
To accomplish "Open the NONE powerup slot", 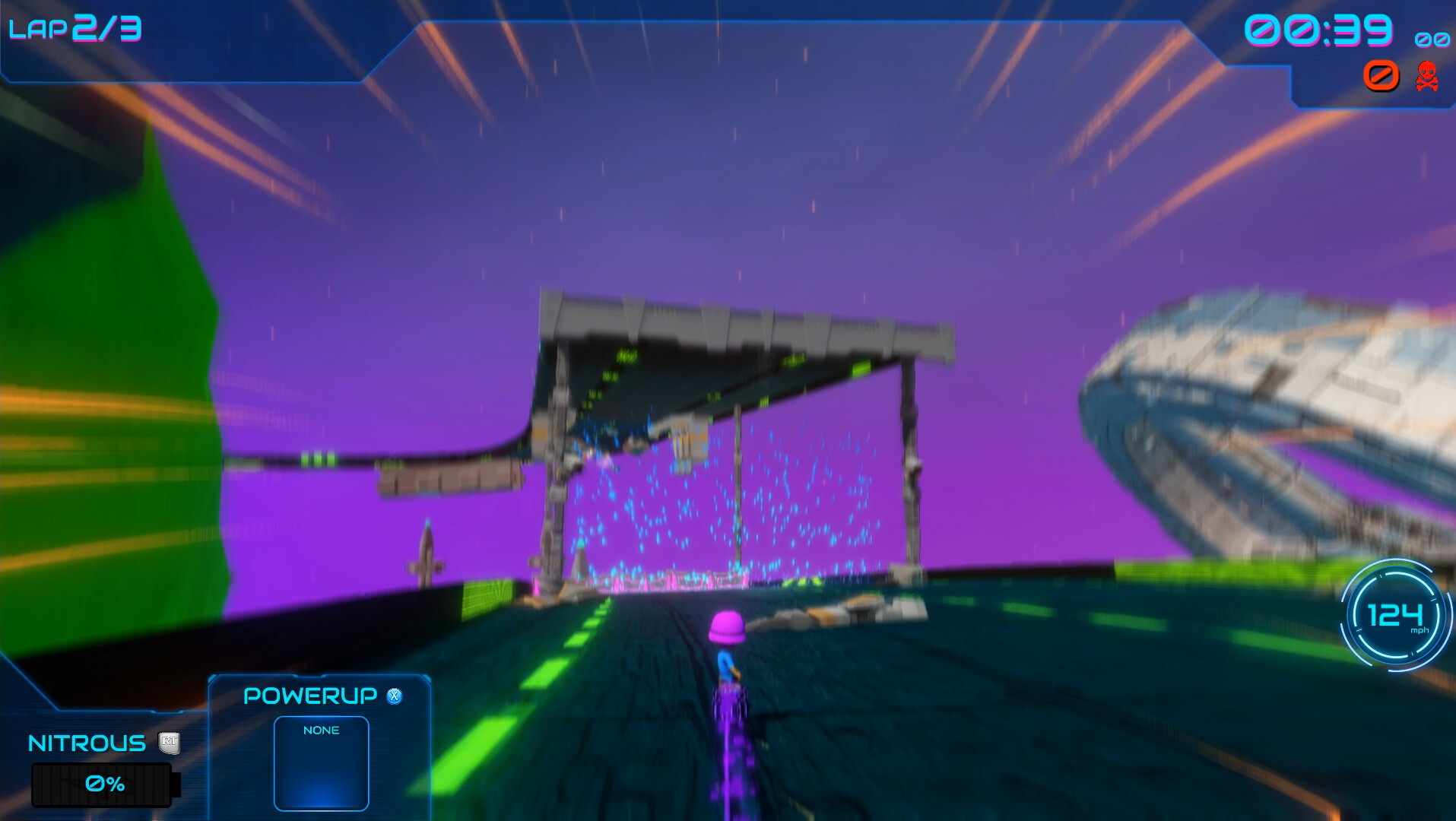I will click(x=321, y=762).
